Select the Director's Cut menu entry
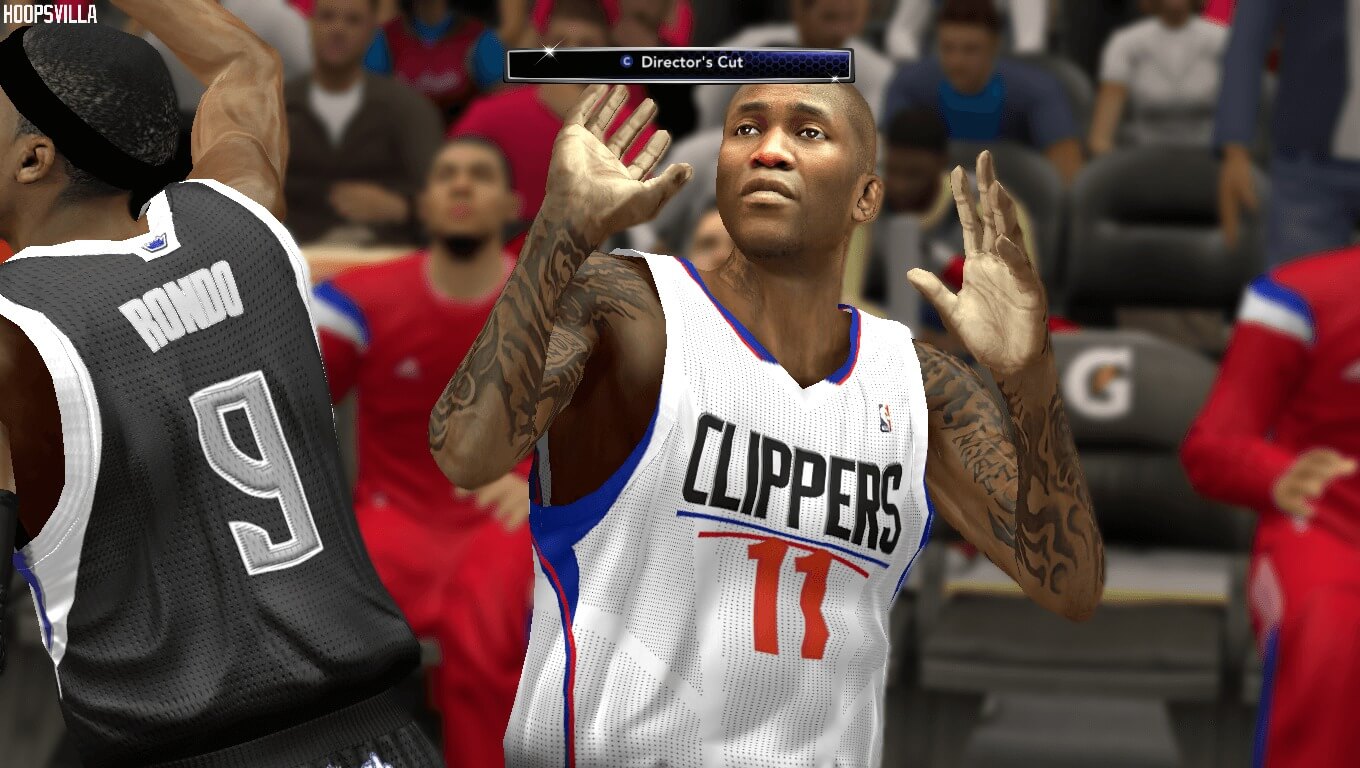The height and width of the screenshot is (768, 1360). 694,61
